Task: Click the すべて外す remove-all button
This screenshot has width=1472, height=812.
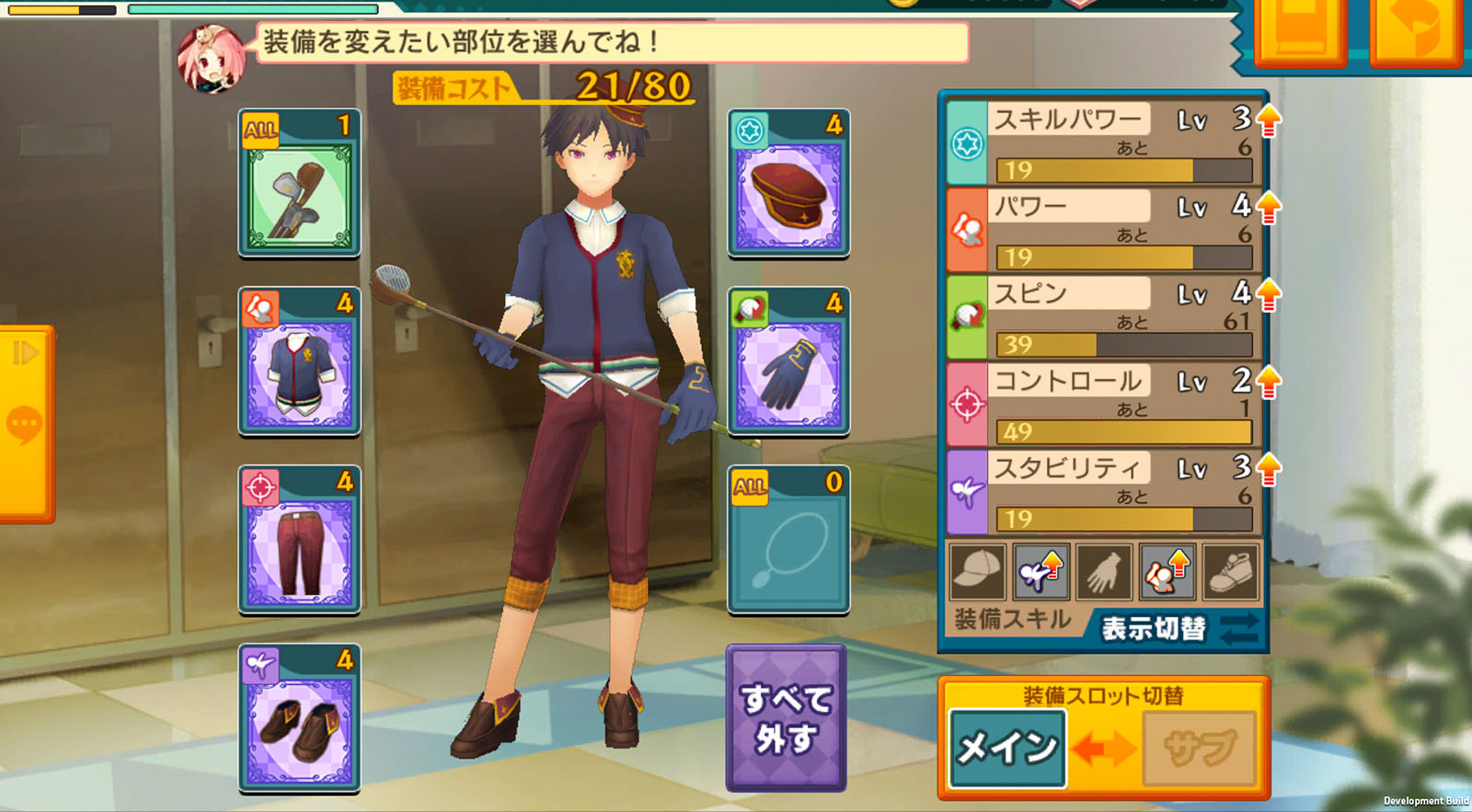Action: tap(786, 718)
